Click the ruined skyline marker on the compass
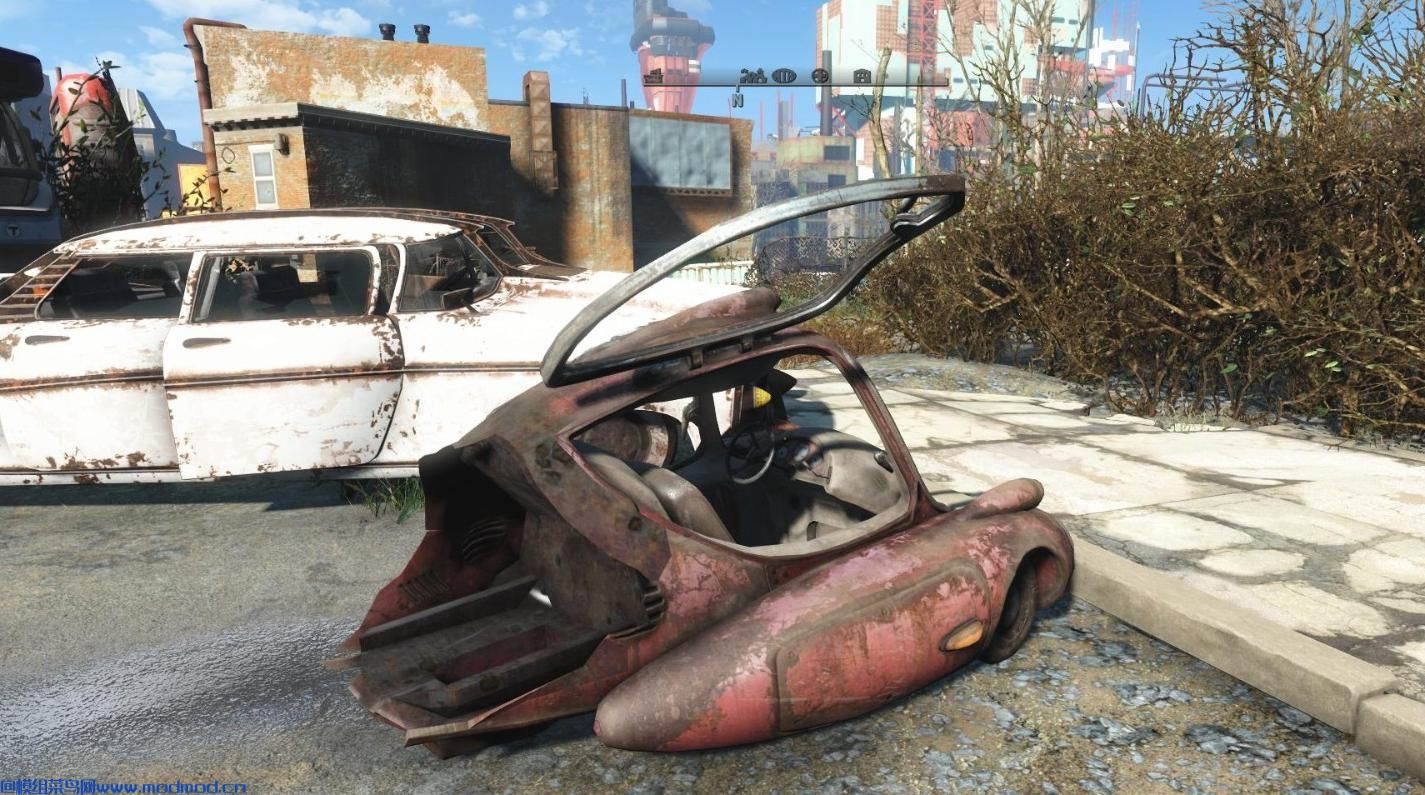 pyautogui.click(x=751, y=76)
